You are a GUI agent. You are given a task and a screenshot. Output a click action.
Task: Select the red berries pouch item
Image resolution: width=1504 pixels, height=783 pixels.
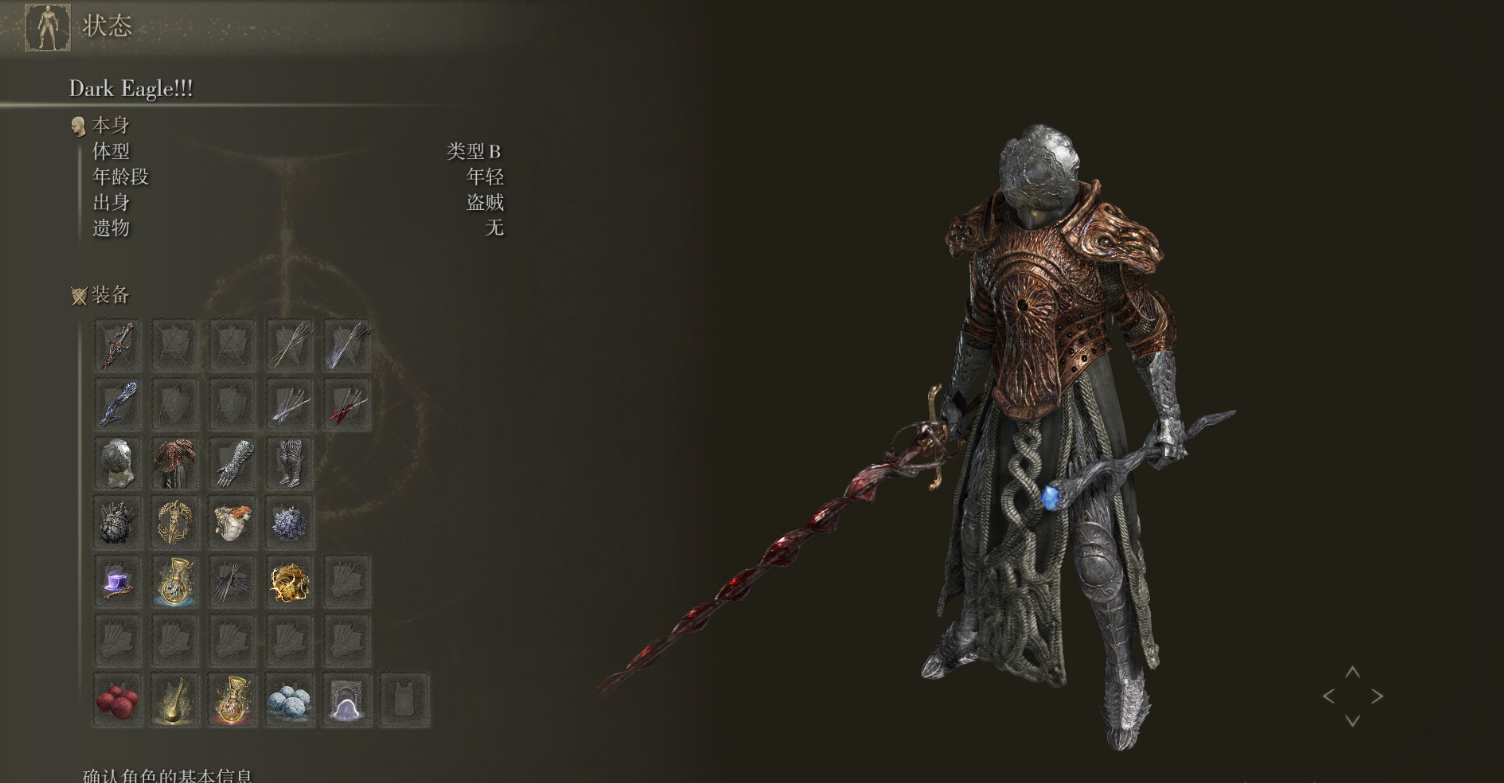pos(118,700)
